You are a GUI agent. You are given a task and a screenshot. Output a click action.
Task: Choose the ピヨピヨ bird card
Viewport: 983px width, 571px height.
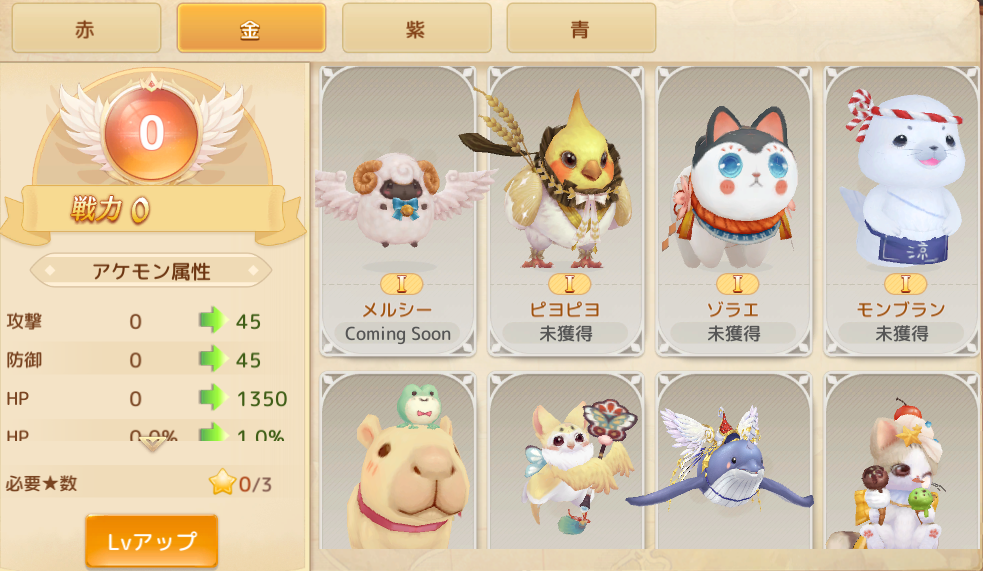point(566,211)
